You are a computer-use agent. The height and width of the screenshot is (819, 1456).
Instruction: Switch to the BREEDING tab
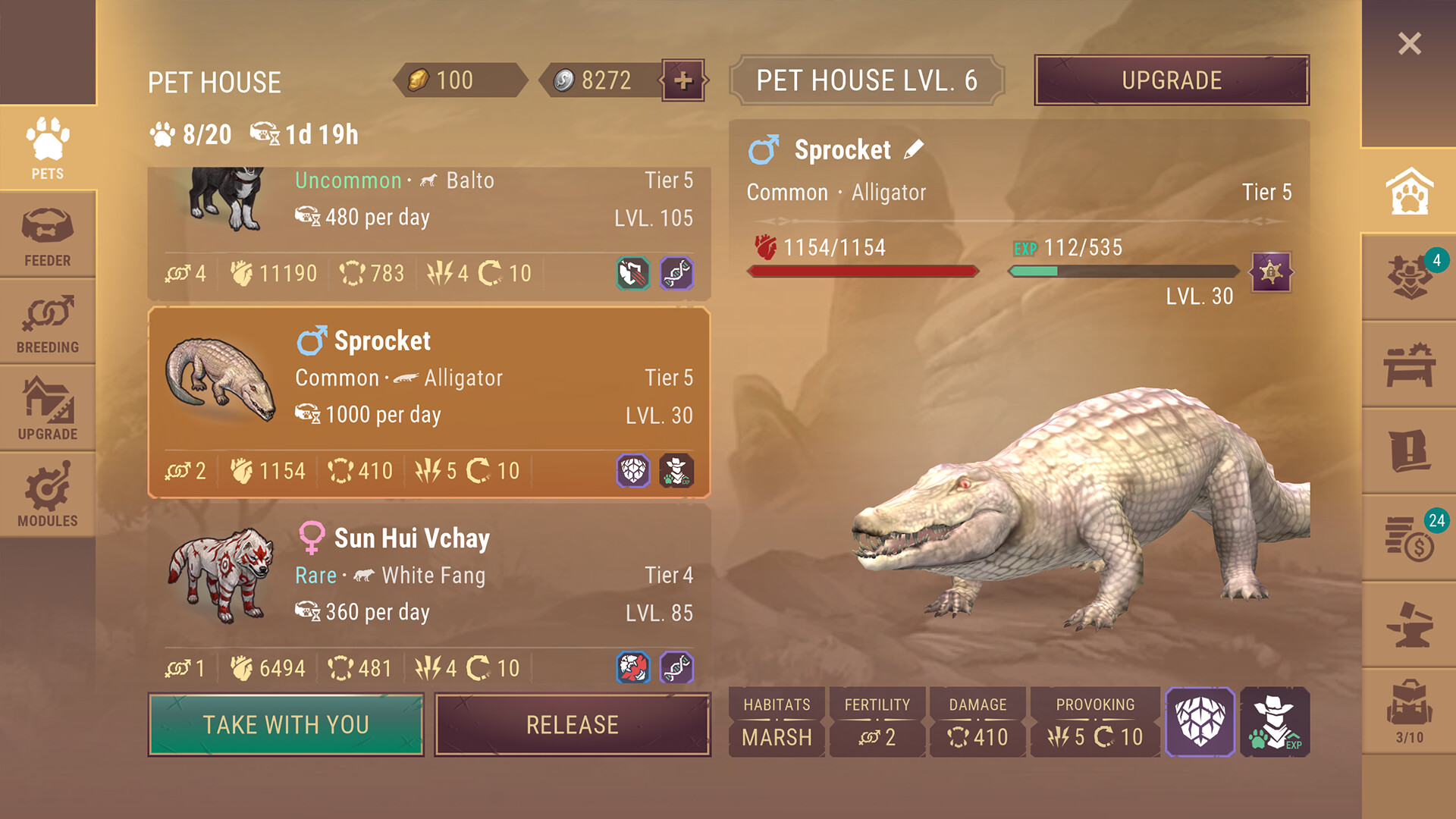click(47, 322)
